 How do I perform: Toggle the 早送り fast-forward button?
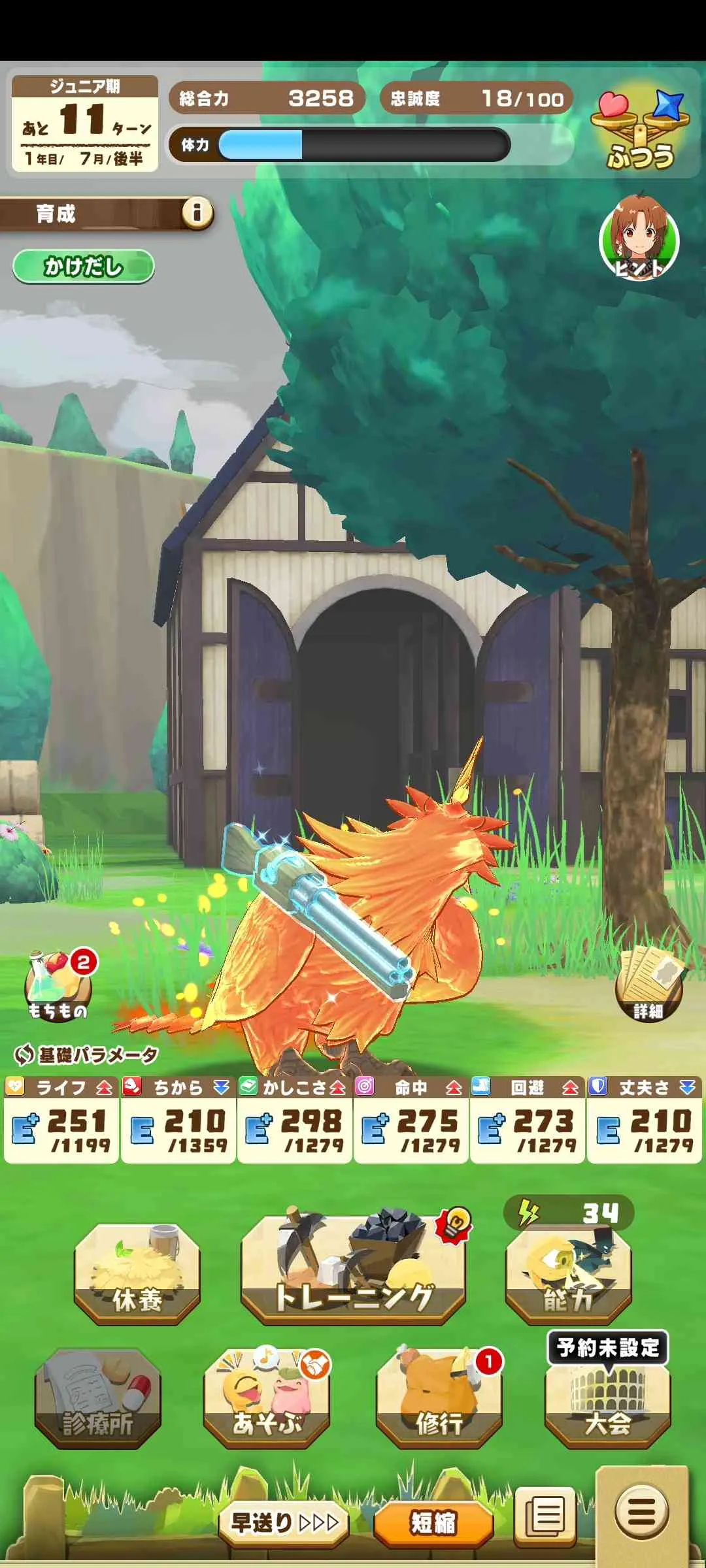tap(284, 1522)
